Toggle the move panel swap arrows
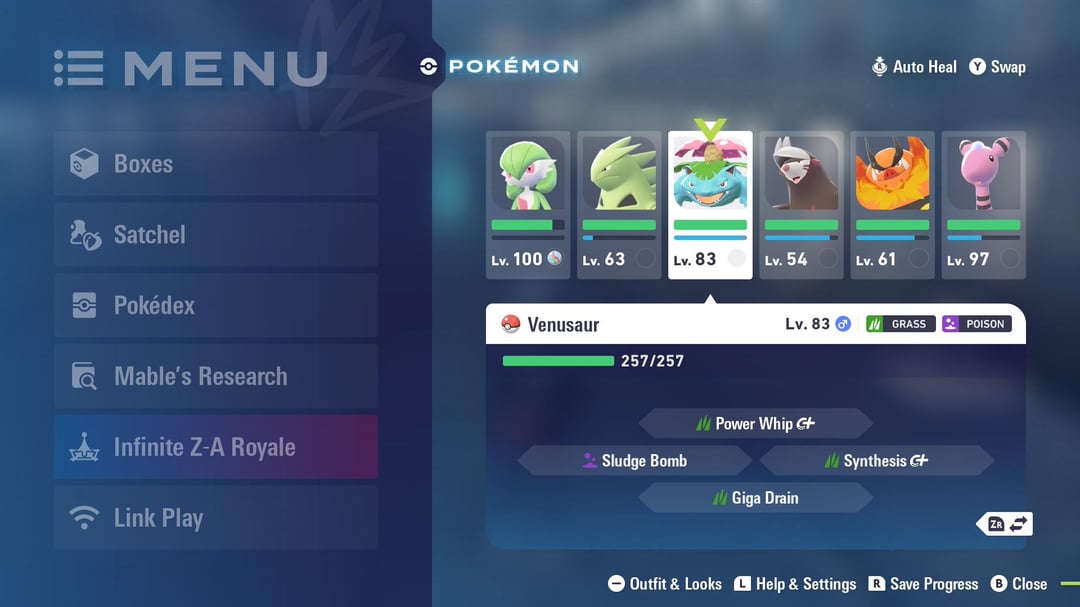Viewport: 1080px width, 607px height. tap(1007, 524)
